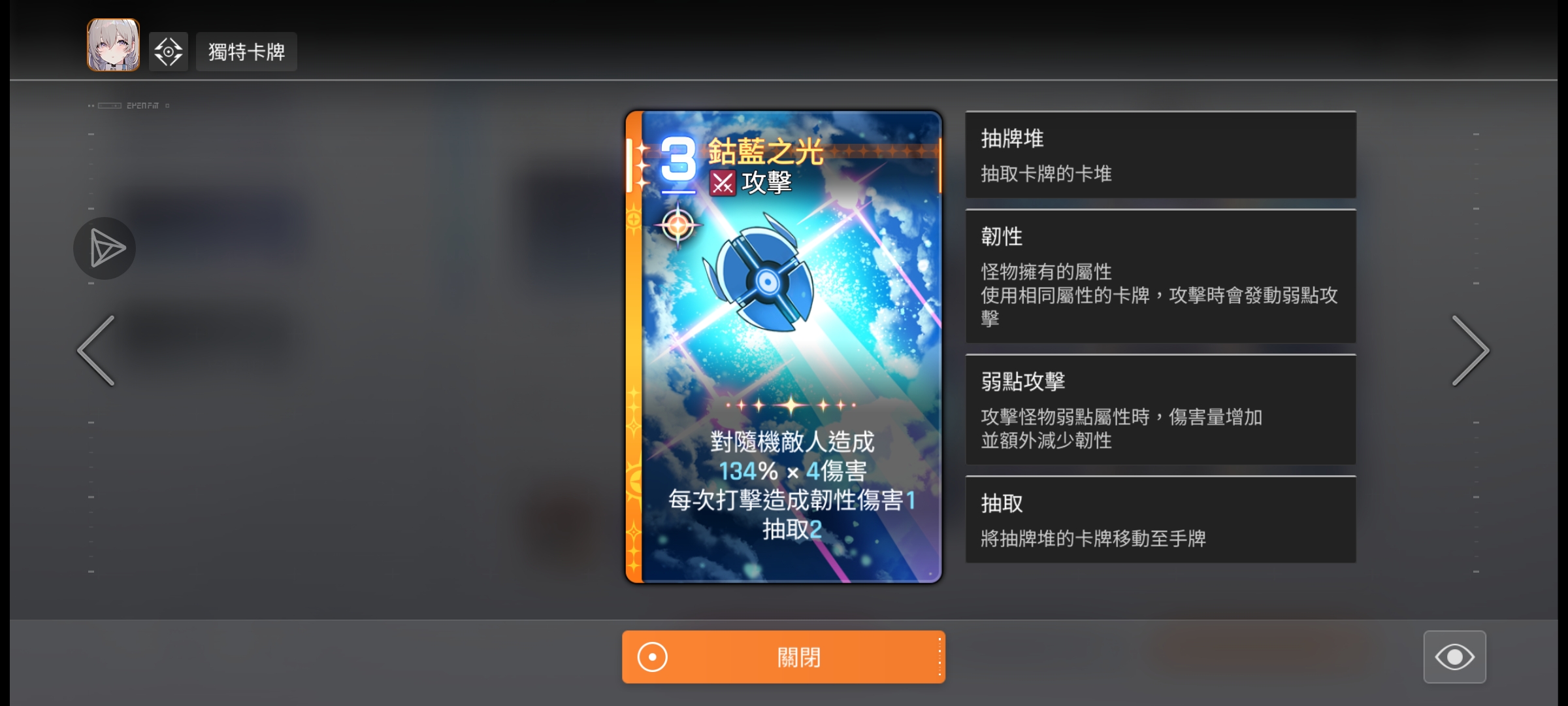The height and width of the screenshot is (706, 1568).
Task: Navigate right with the next card chevron
Action: click(x=1472, y=351)
